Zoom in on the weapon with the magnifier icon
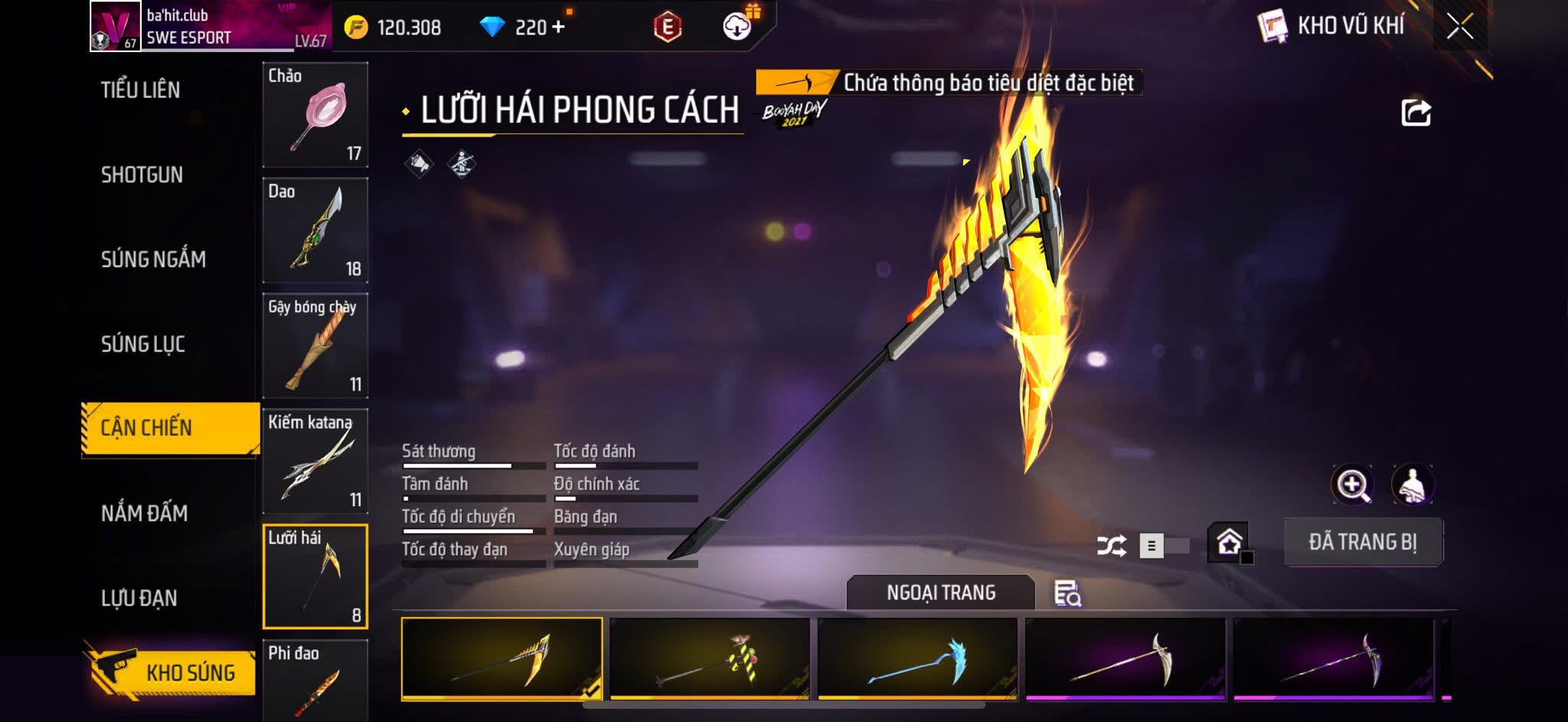 (x=1352, y=485)
